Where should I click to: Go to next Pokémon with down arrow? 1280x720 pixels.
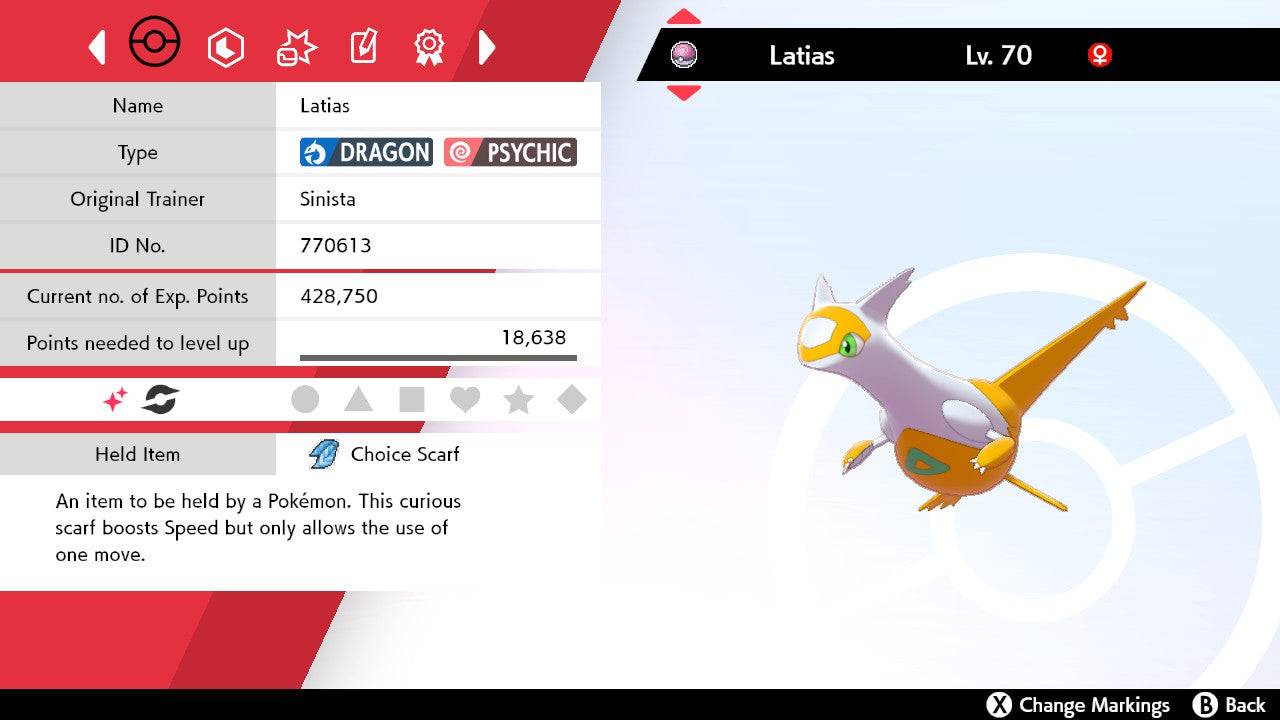click(684, 93)
